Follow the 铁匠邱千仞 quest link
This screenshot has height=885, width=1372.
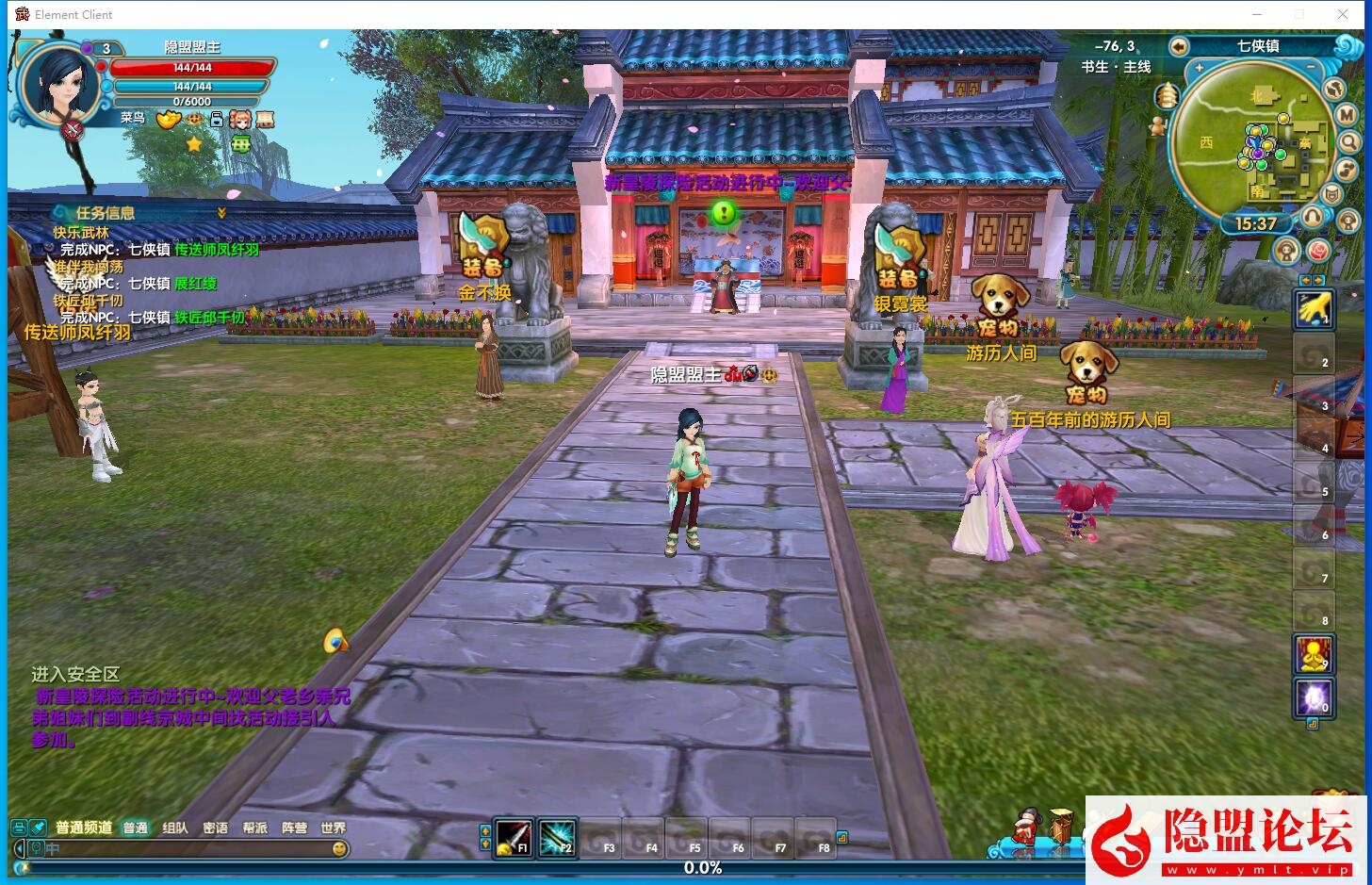209,318
